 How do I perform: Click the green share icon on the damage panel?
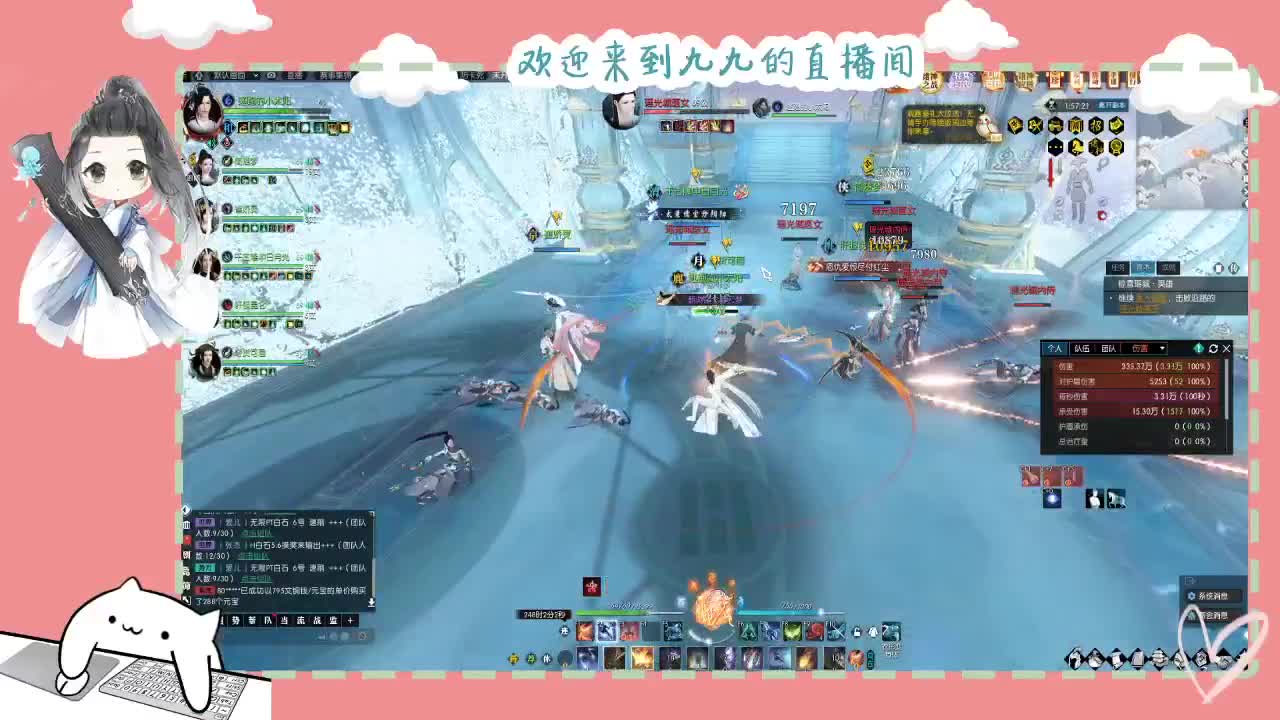(1199, 348)
